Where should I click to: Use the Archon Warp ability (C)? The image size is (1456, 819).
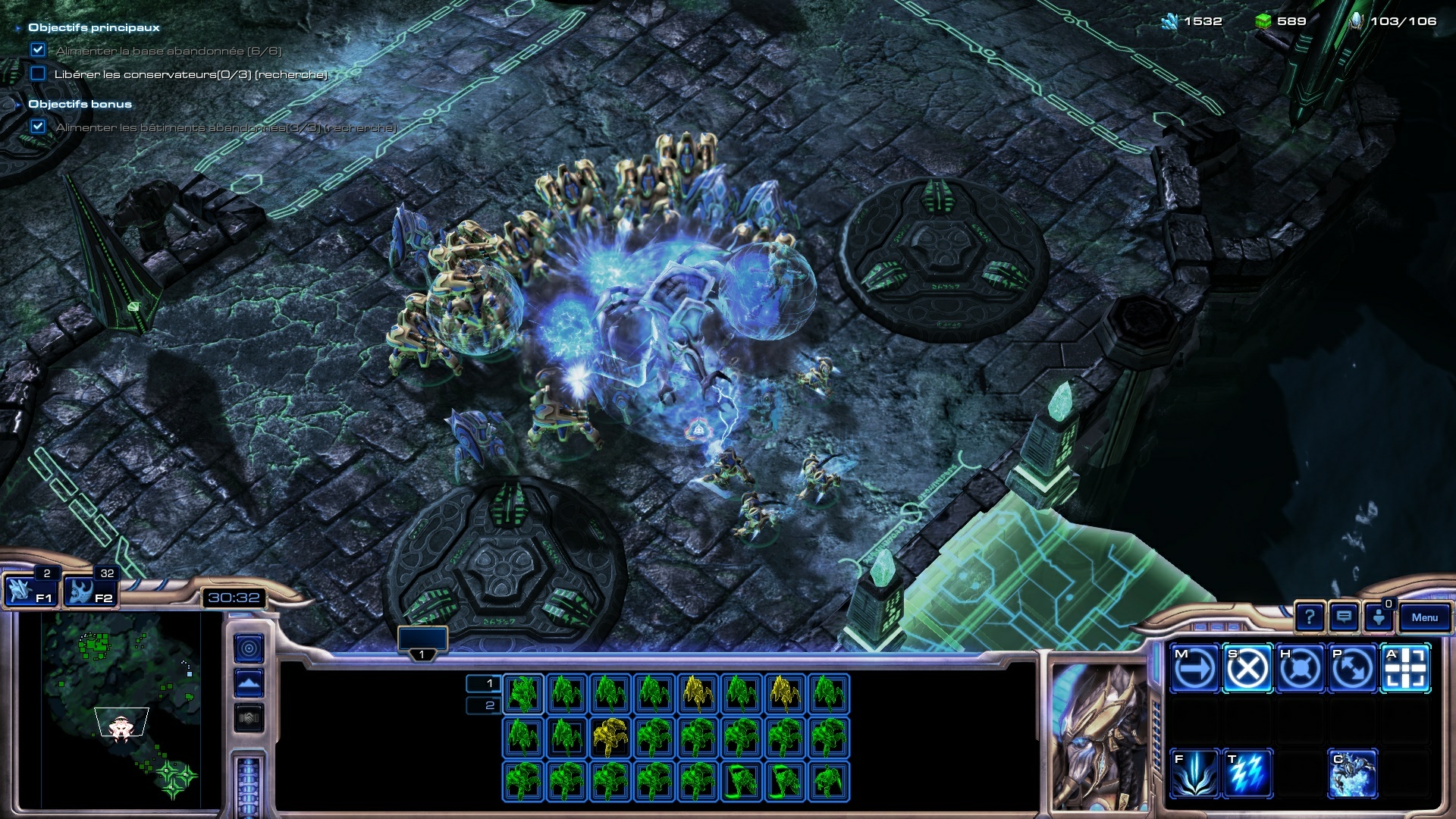1352,773
